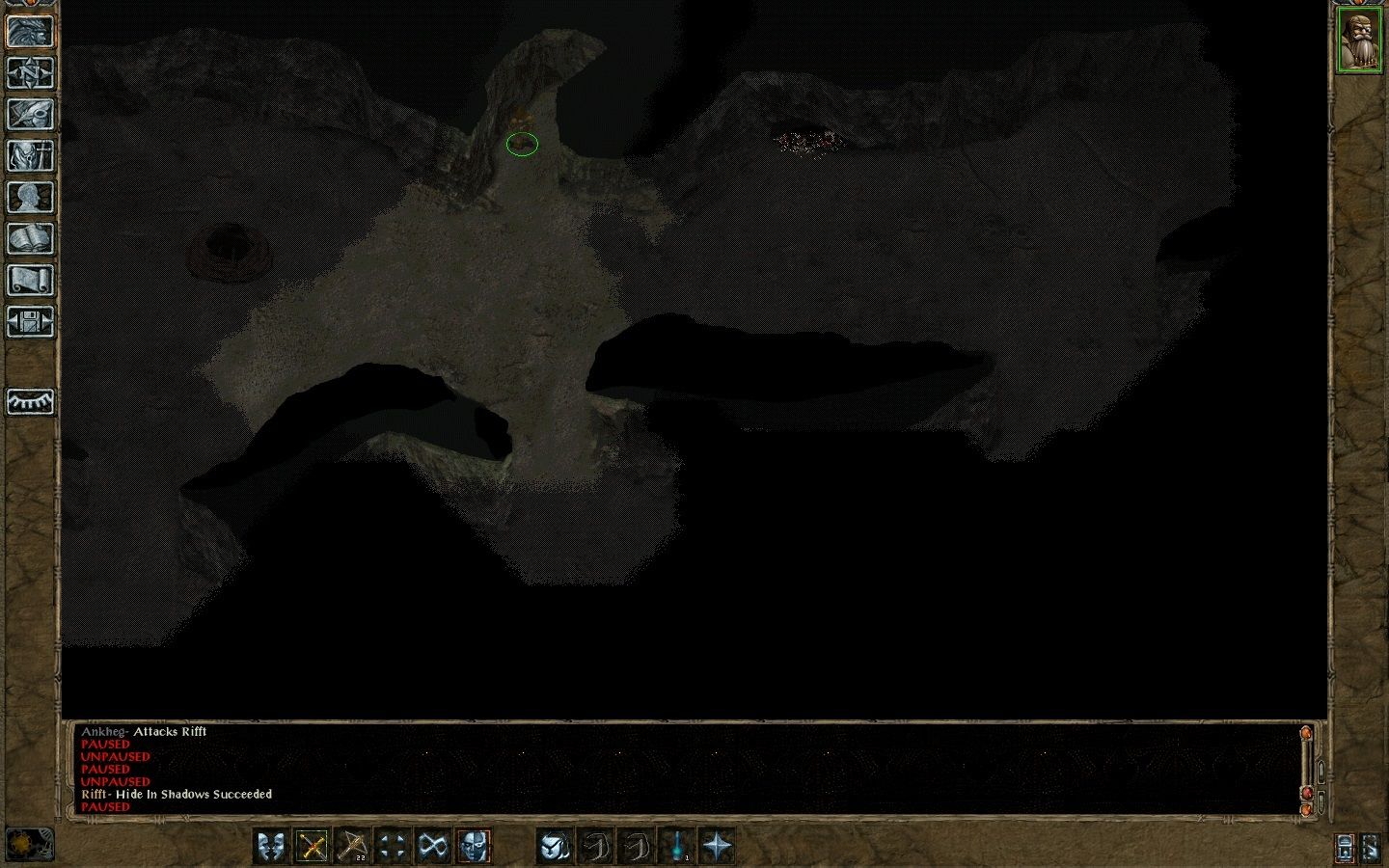Open the priest scrolls screen
The width and height of the screenshot is (1389, 868).
29,280
